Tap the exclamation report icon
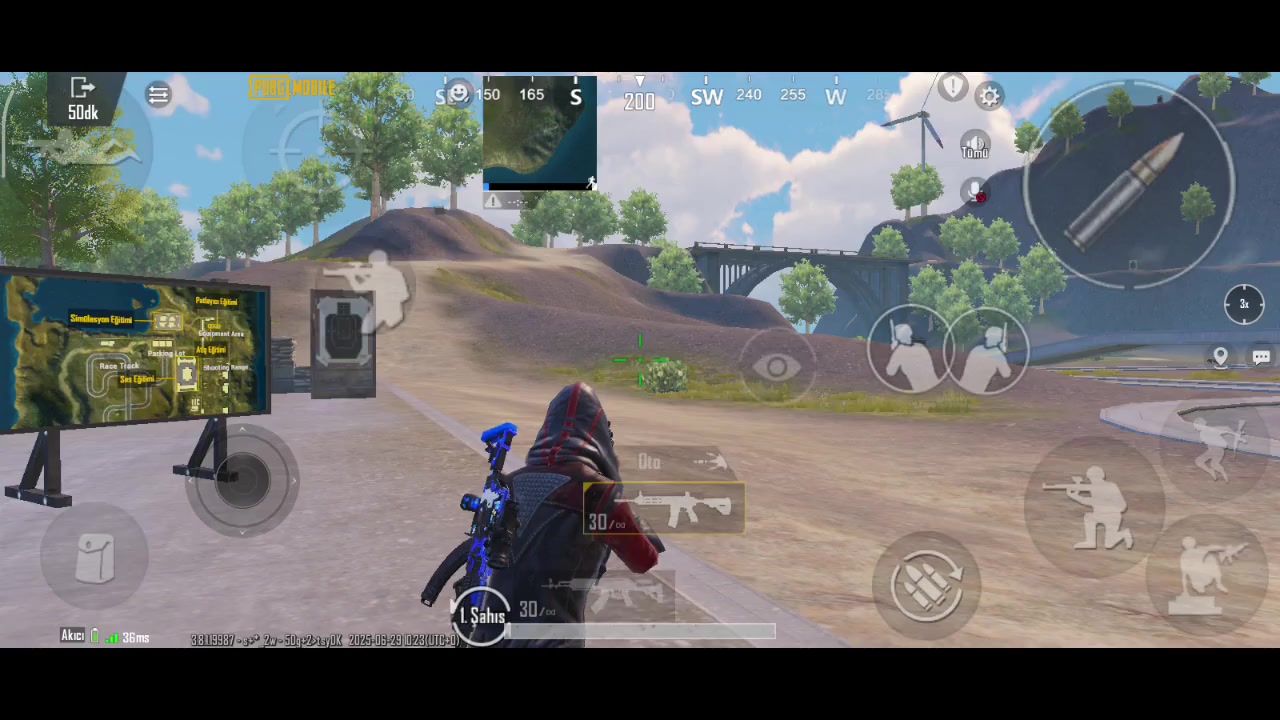 (952, 87)
